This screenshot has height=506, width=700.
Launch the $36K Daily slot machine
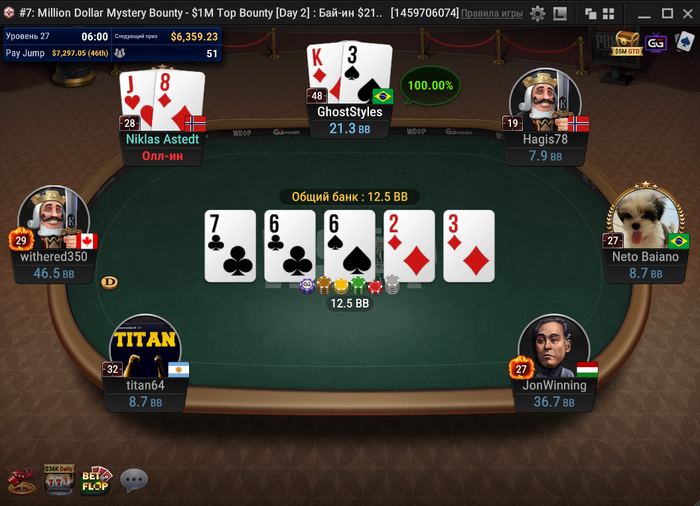tap(59, 479)
